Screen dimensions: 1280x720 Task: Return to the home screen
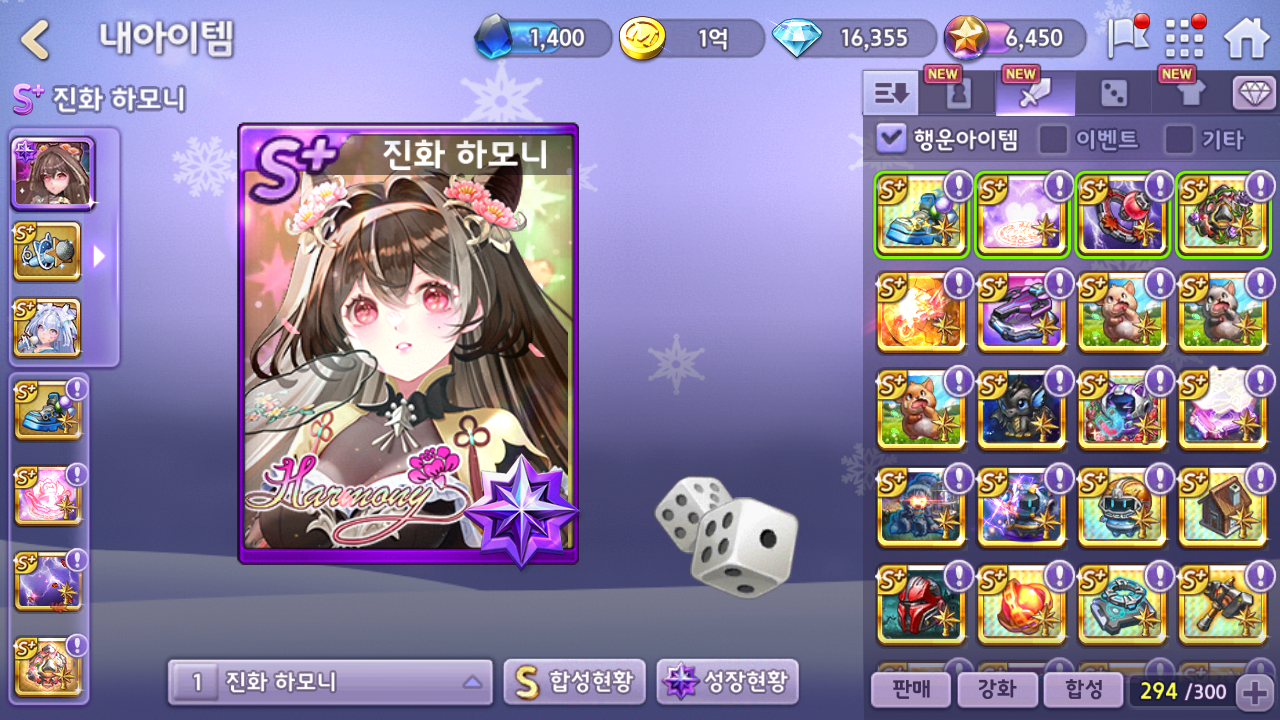pos(1246,39)
